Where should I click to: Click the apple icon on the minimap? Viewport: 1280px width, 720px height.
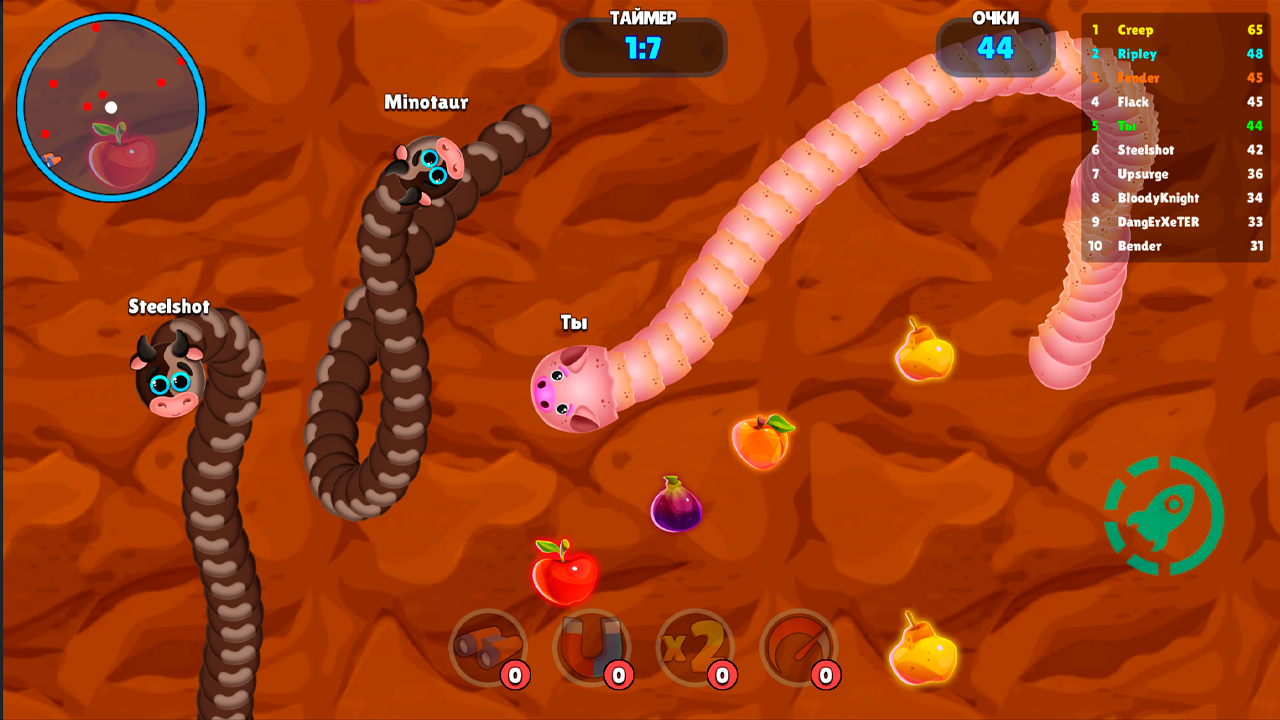pyautogui.click(x=122, y=152)
